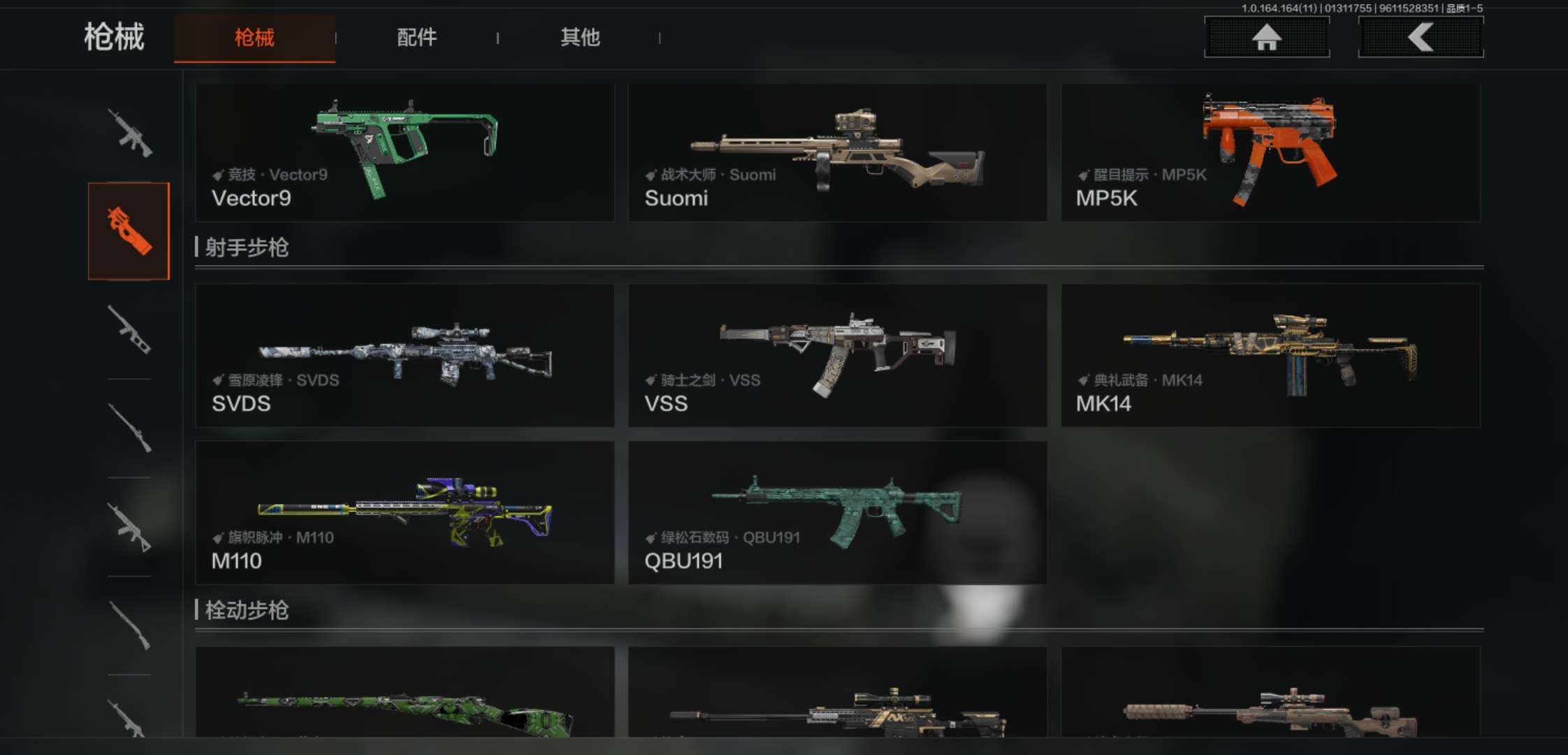
Task: Choose the Suomi submachine gun
Action: (x=837, y=152)
